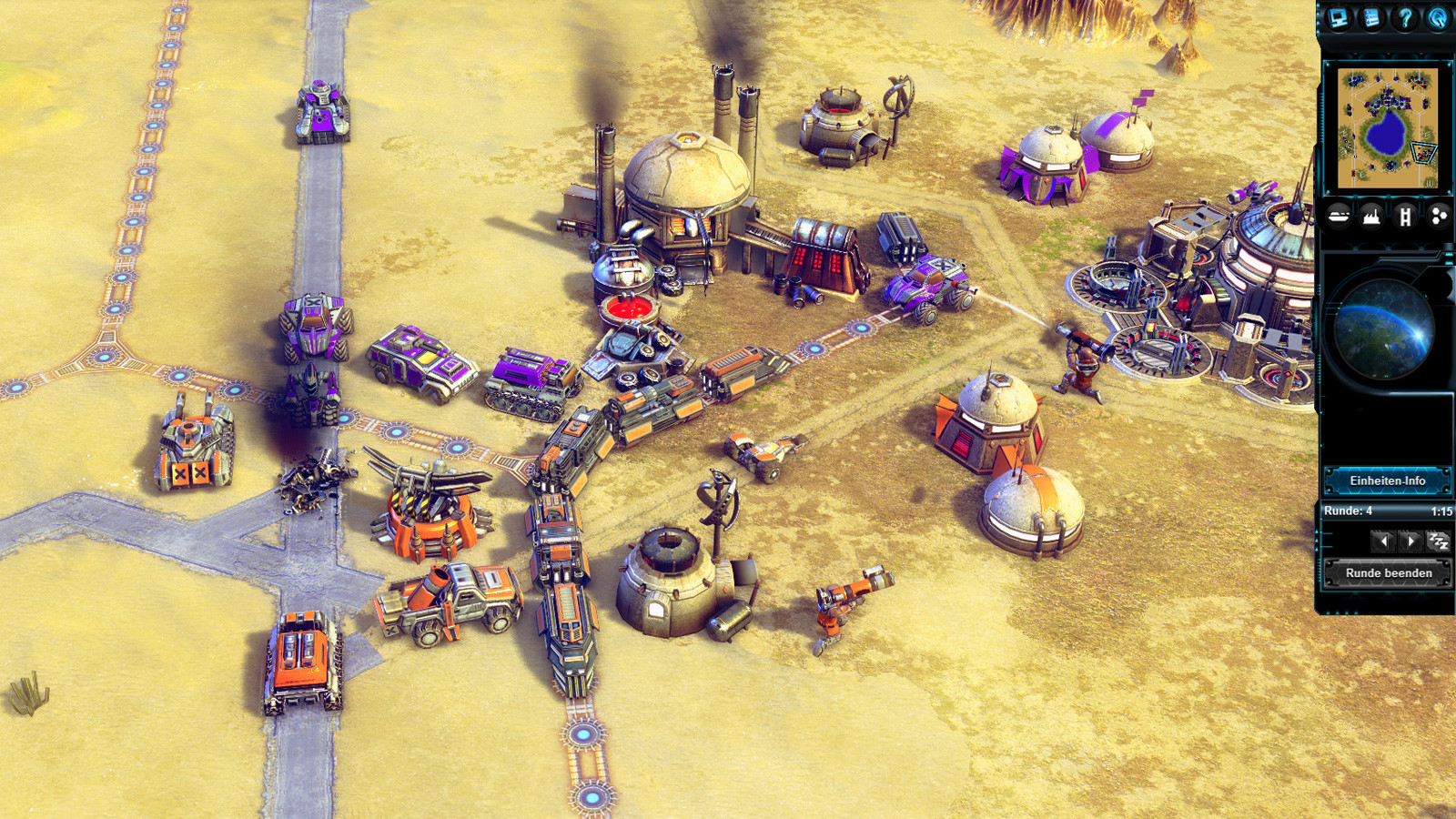
Task: Open the game options screen via the monitor icon
Action: tap(1338, 18)
